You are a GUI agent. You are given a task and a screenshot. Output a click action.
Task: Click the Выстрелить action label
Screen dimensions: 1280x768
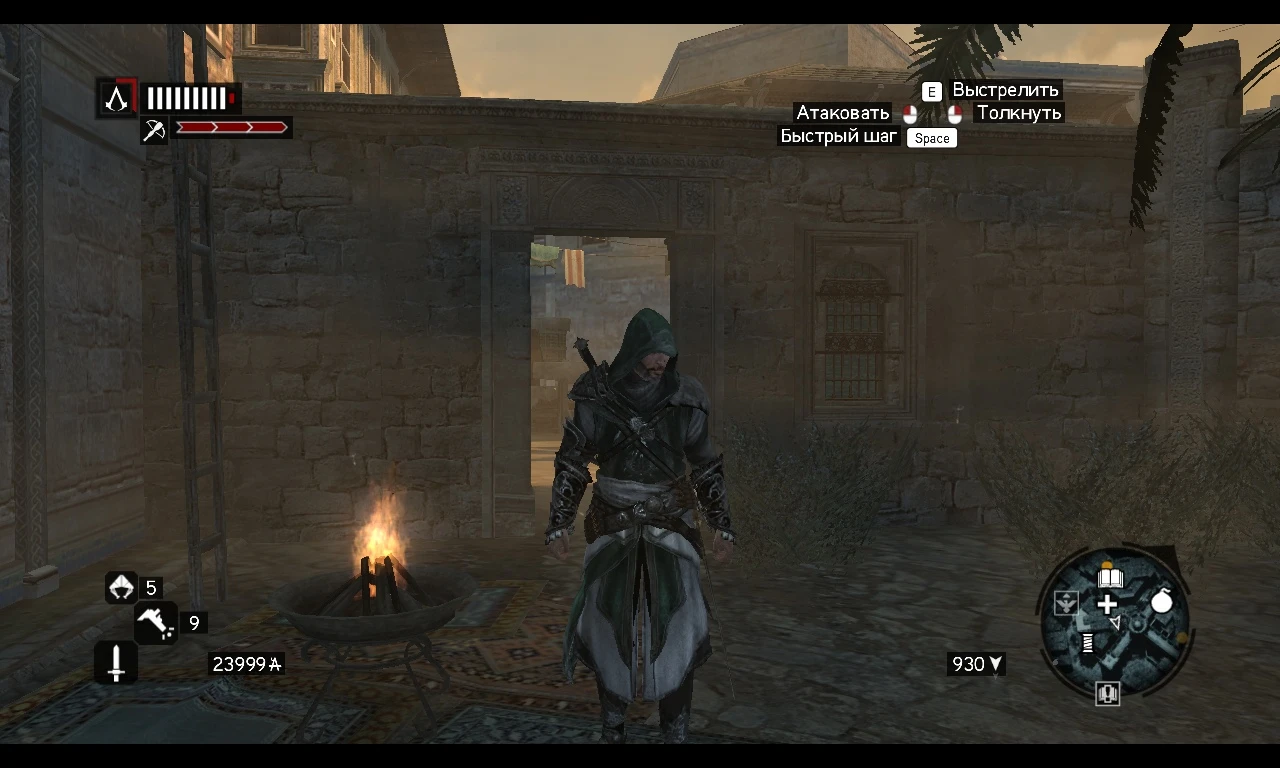click(x=1003, y=90)
